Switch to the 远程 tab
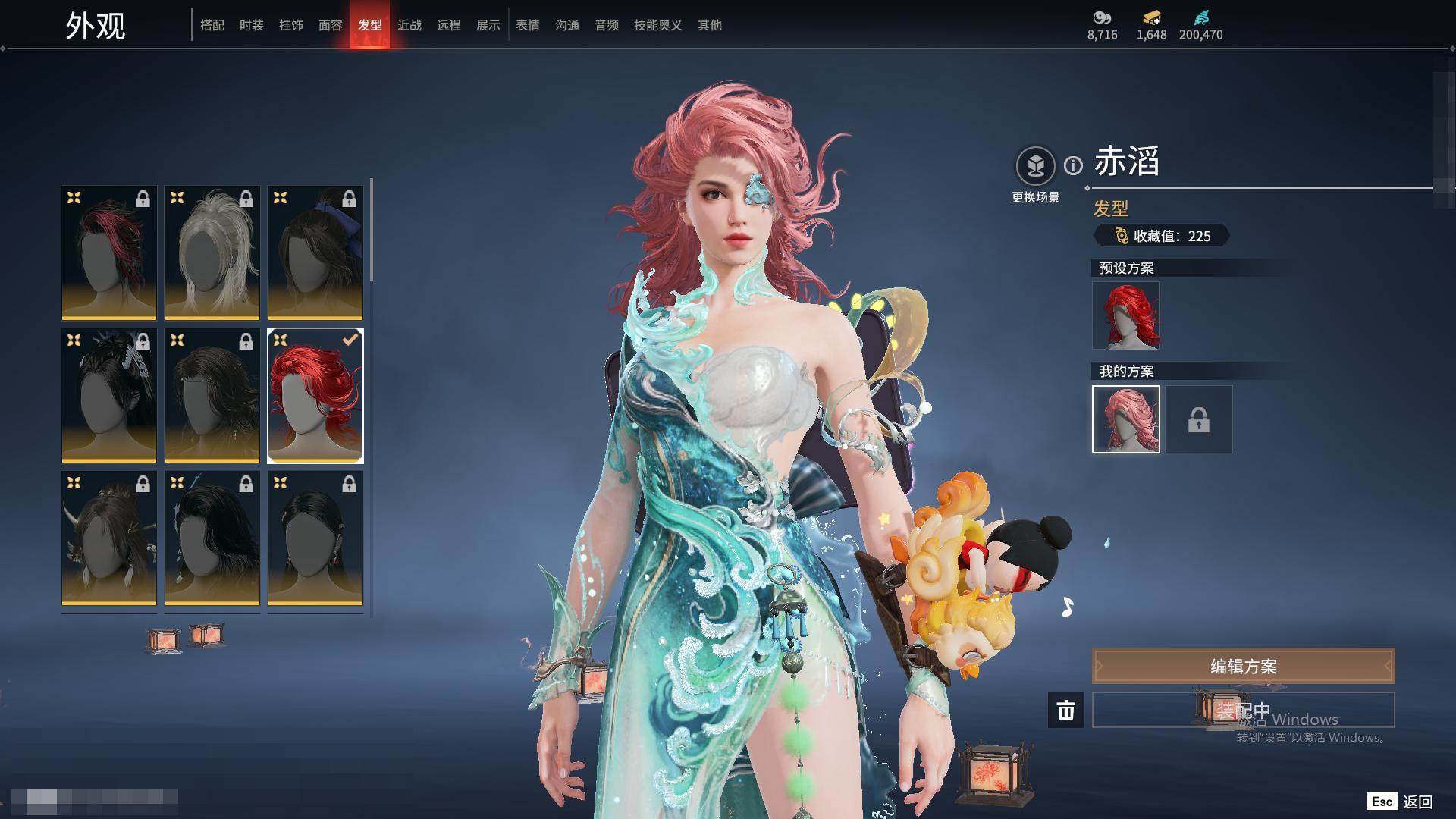This screenshot has width=1456, height=819. point(449,25)
